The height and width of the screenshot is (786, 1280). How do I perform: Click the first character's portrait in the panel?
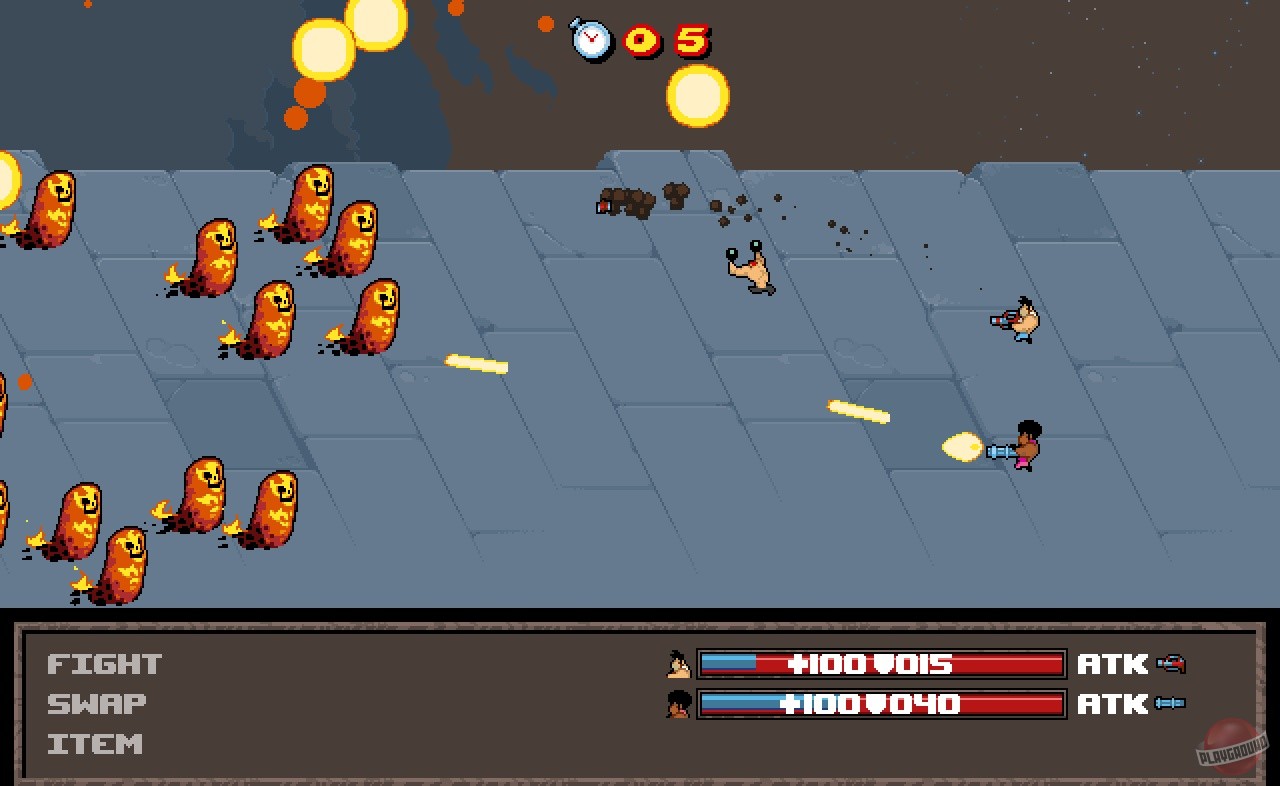point(678,664)
